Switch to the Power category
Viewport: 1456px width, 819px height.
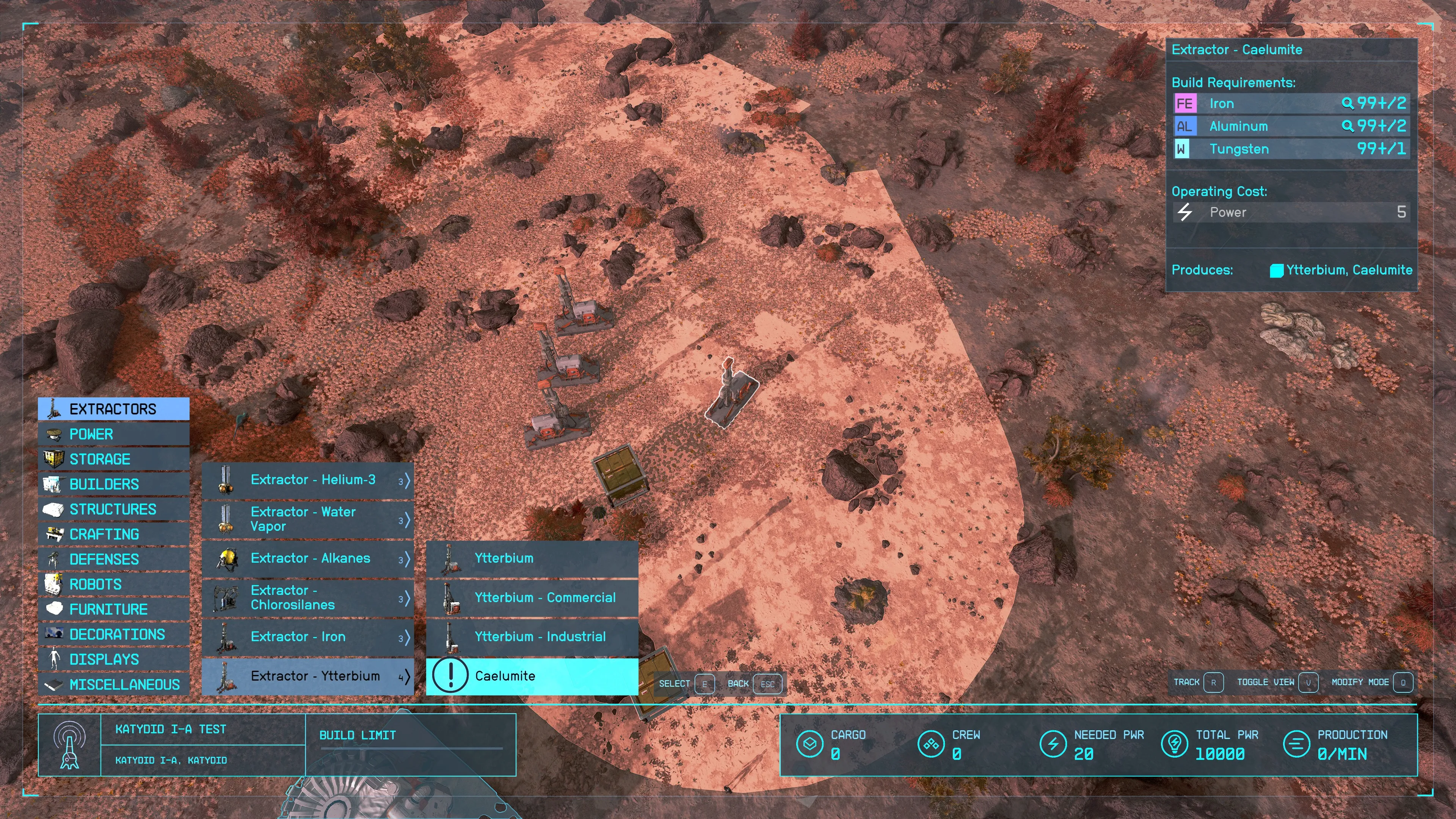click(x=113, y=434)
